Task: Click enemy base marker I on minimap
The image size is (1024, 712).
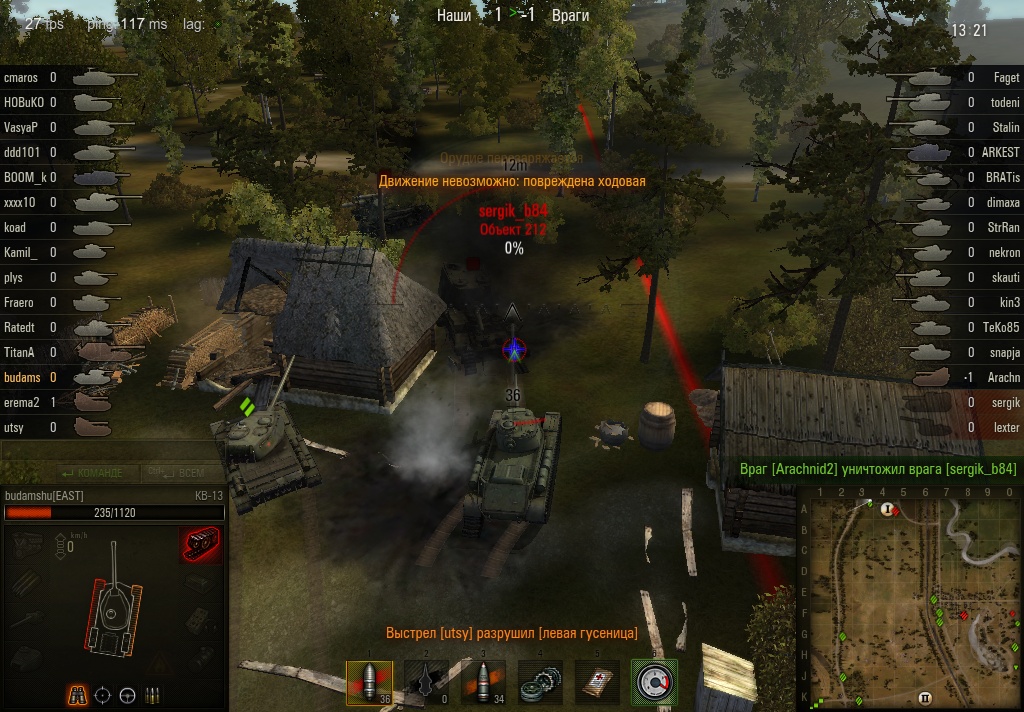Action: [x=886, y=509]
